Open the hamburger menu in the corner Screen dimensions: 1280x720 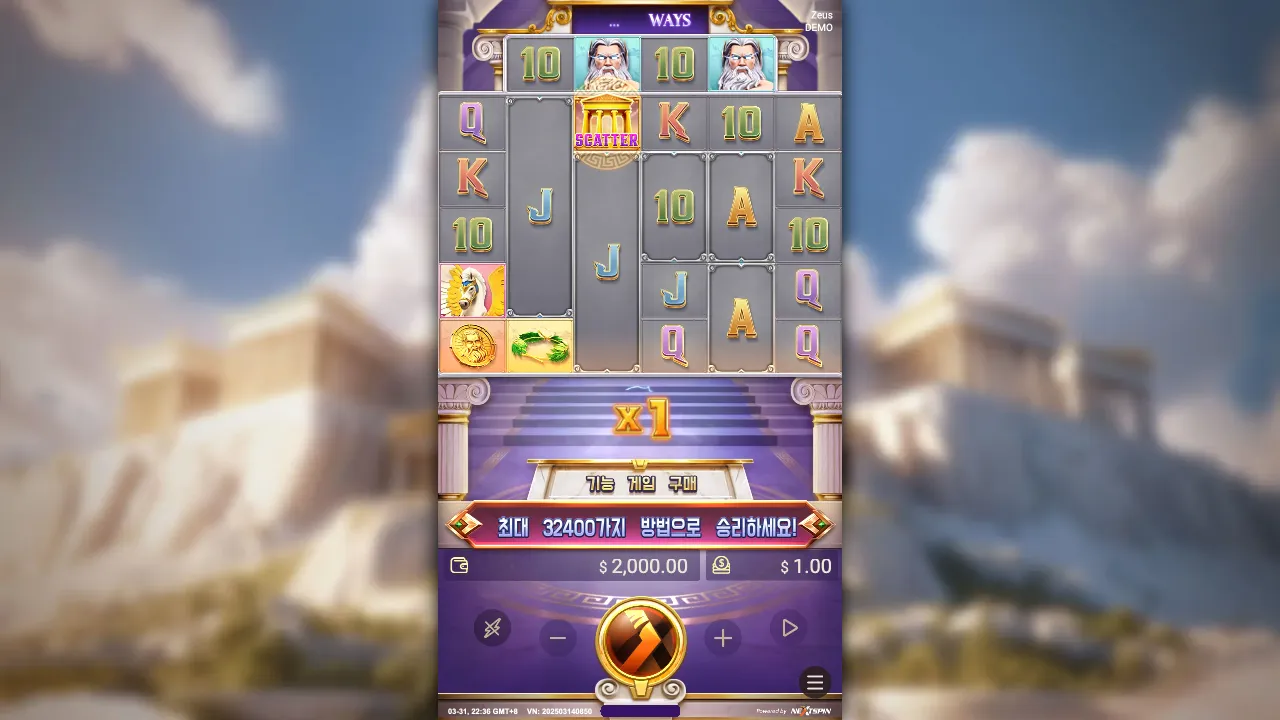click(x=813, y=685)
